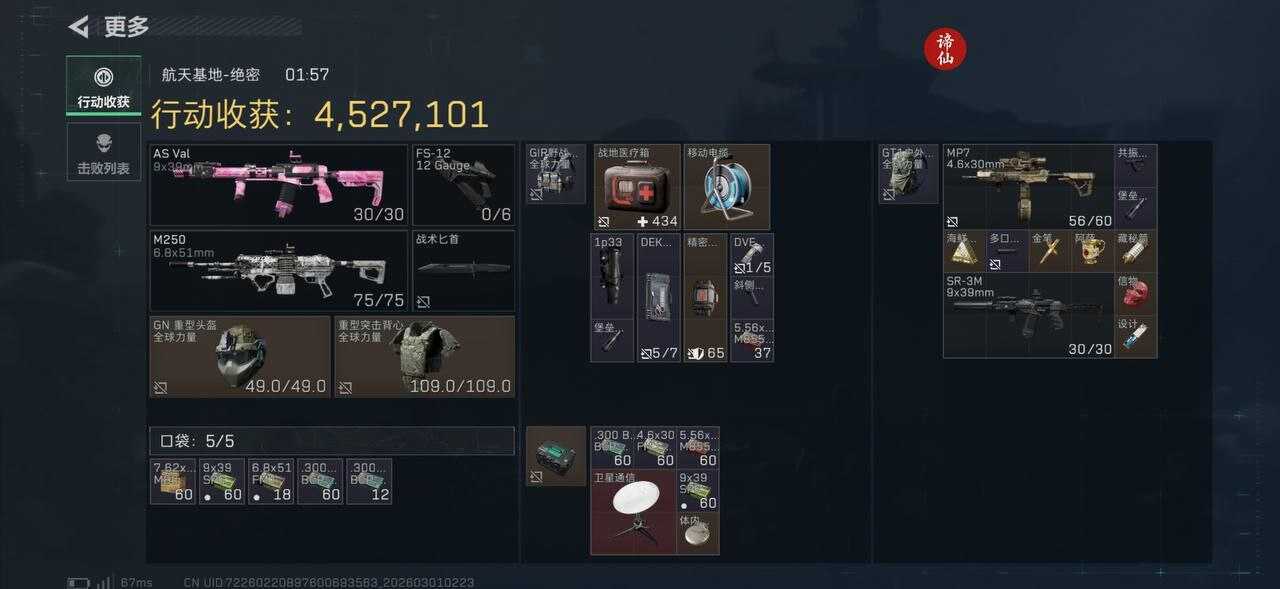This screenshot has width=1280, height=589.
Task: Pick the golden trophy cup item
Action: (x=1091, y=250)
